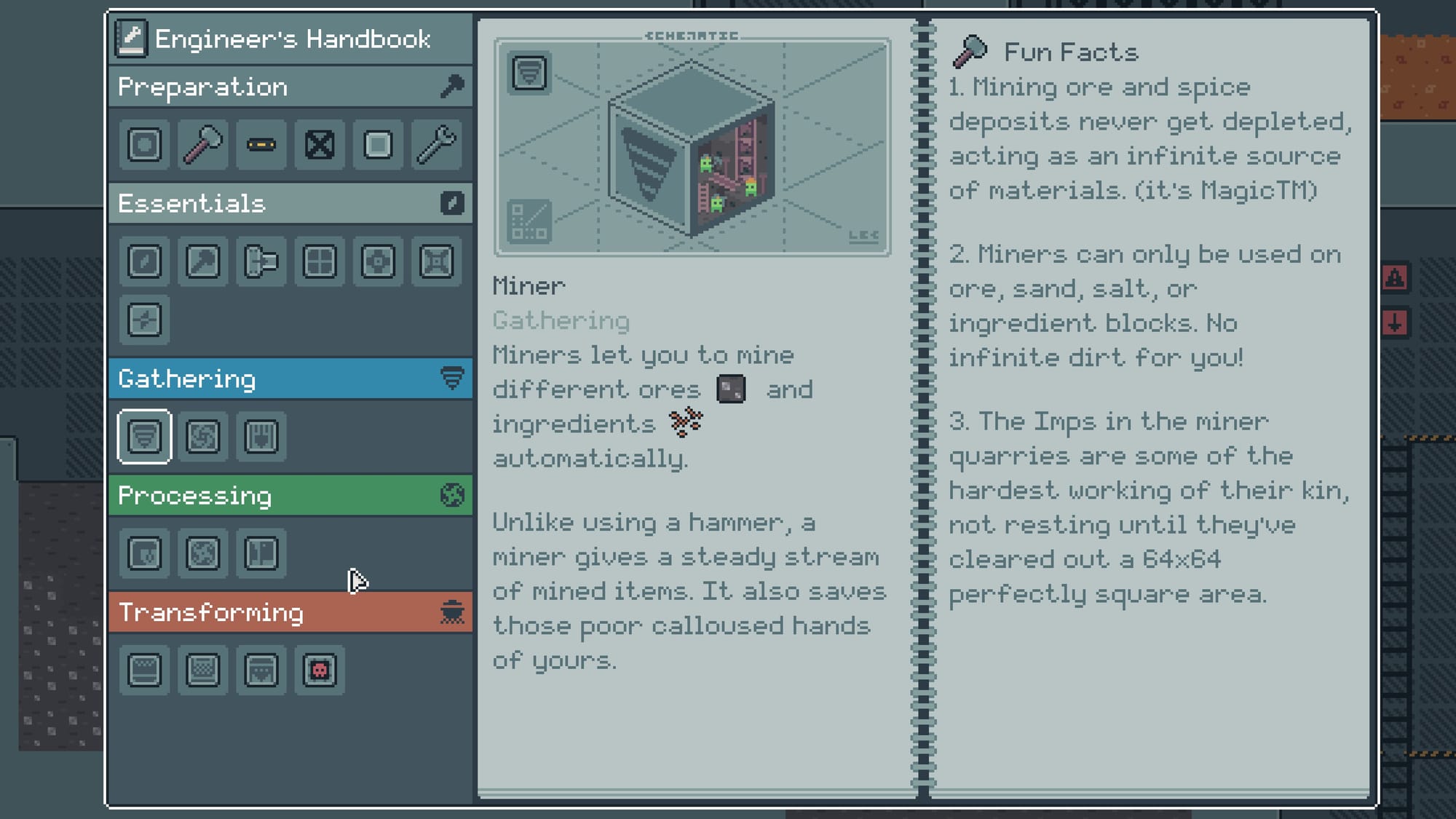Click the globe machine entry in Processing
Viewport: 1456px width, 819px height.
(x=203, y=553)
